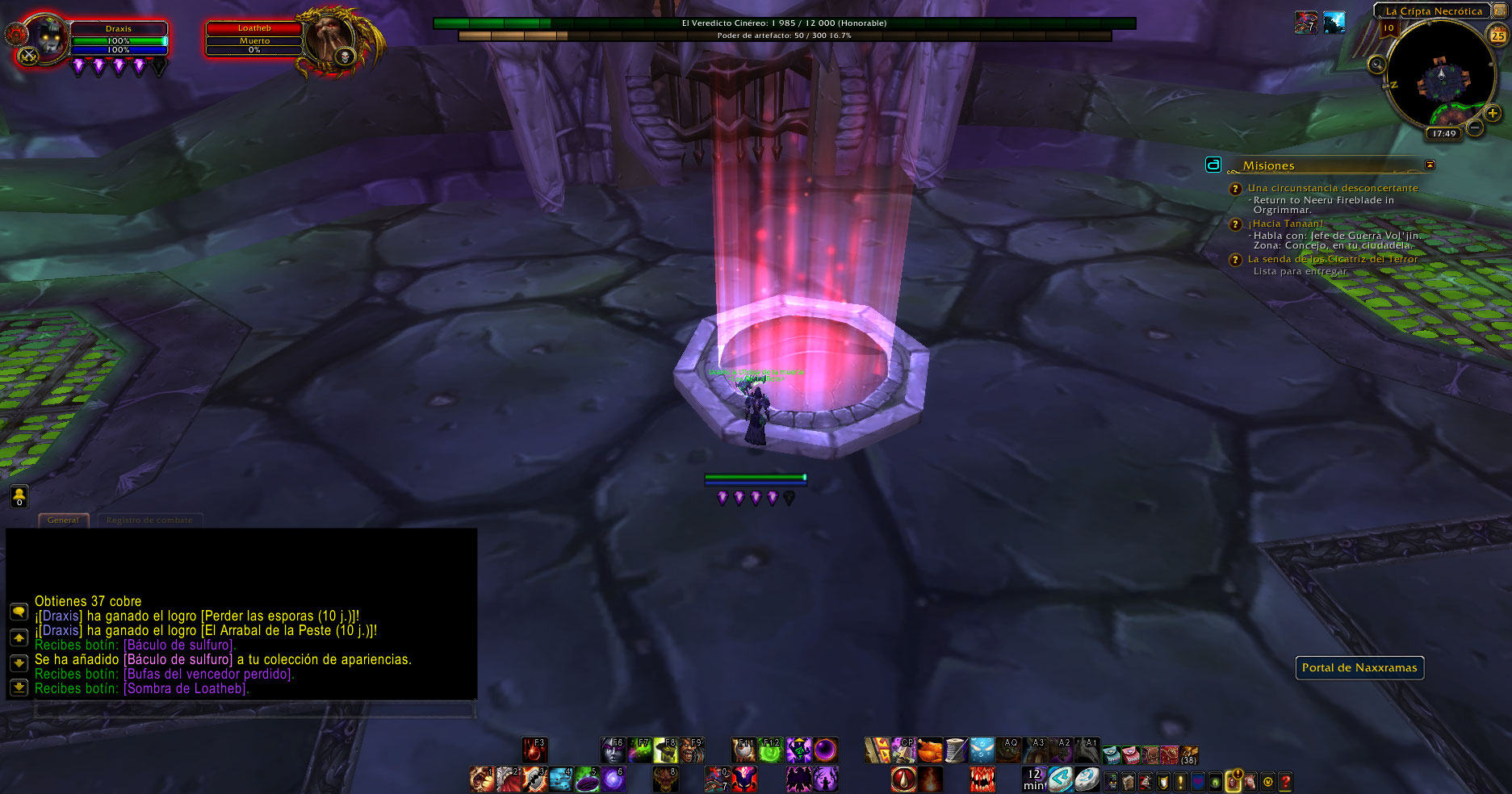Viewport: 1512px width, 794px height.
Task: Collapse the Misiones objective tracker
Action: coord(1430,165)
